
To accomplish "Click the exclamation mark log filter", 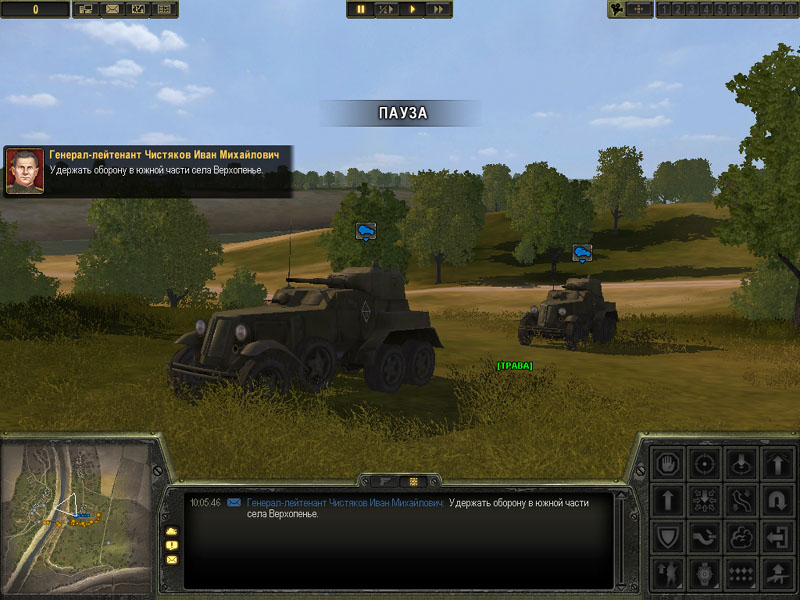I will coord(171,545).
